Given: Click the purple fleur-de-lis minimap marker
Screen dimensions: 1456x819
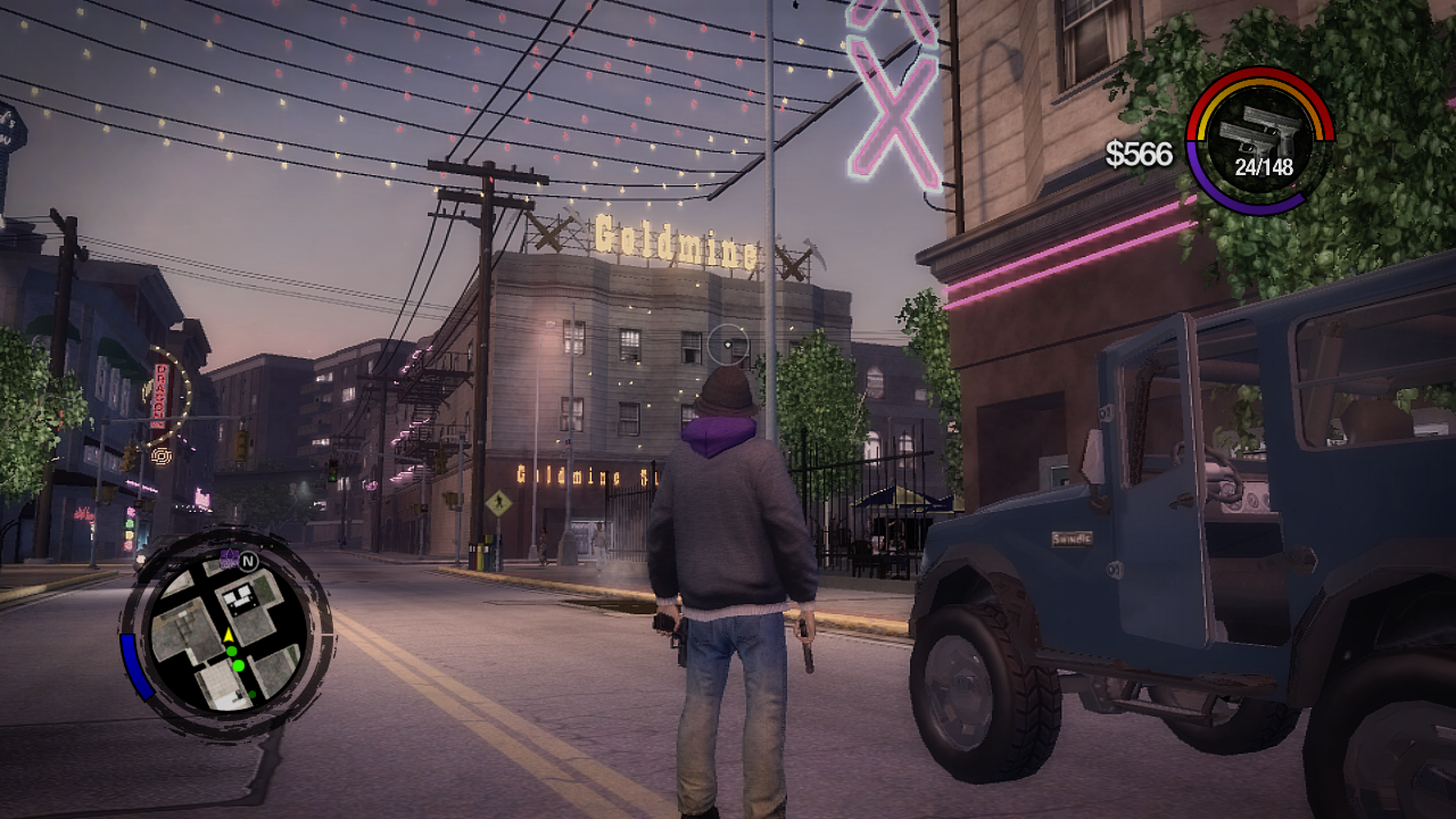Looking at the screenshot, I should 228,558.
